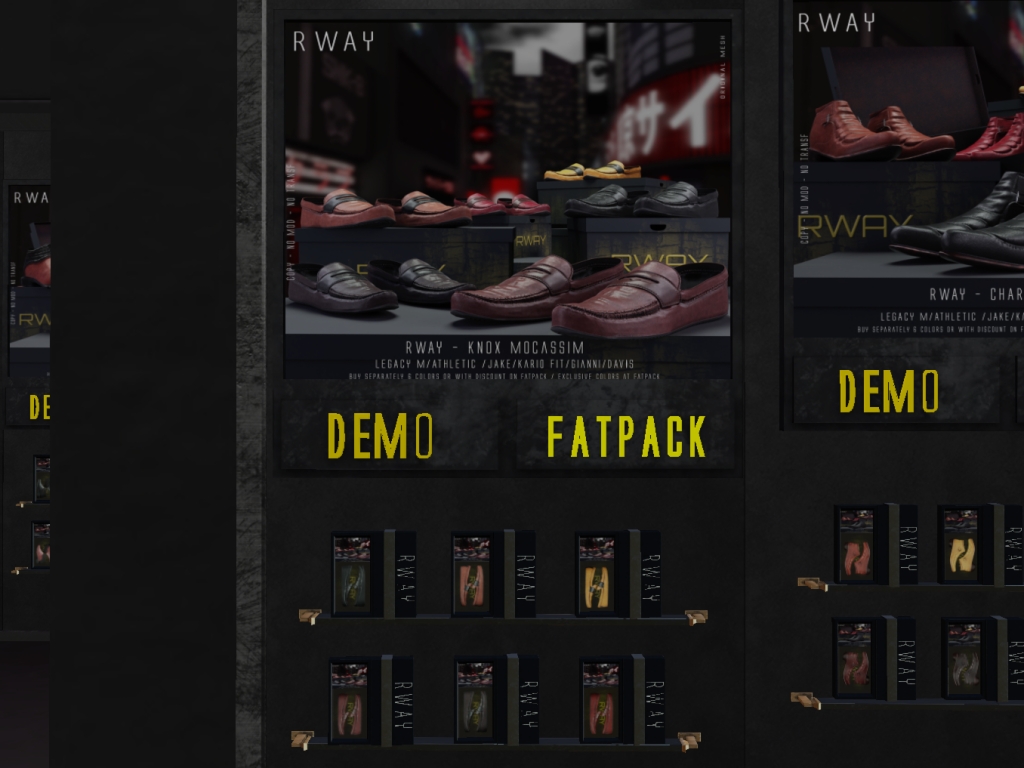Choose the yellow Knox Mocassim color box
This screenshot has height=768, width=1024.
click(x=597, y=574)
